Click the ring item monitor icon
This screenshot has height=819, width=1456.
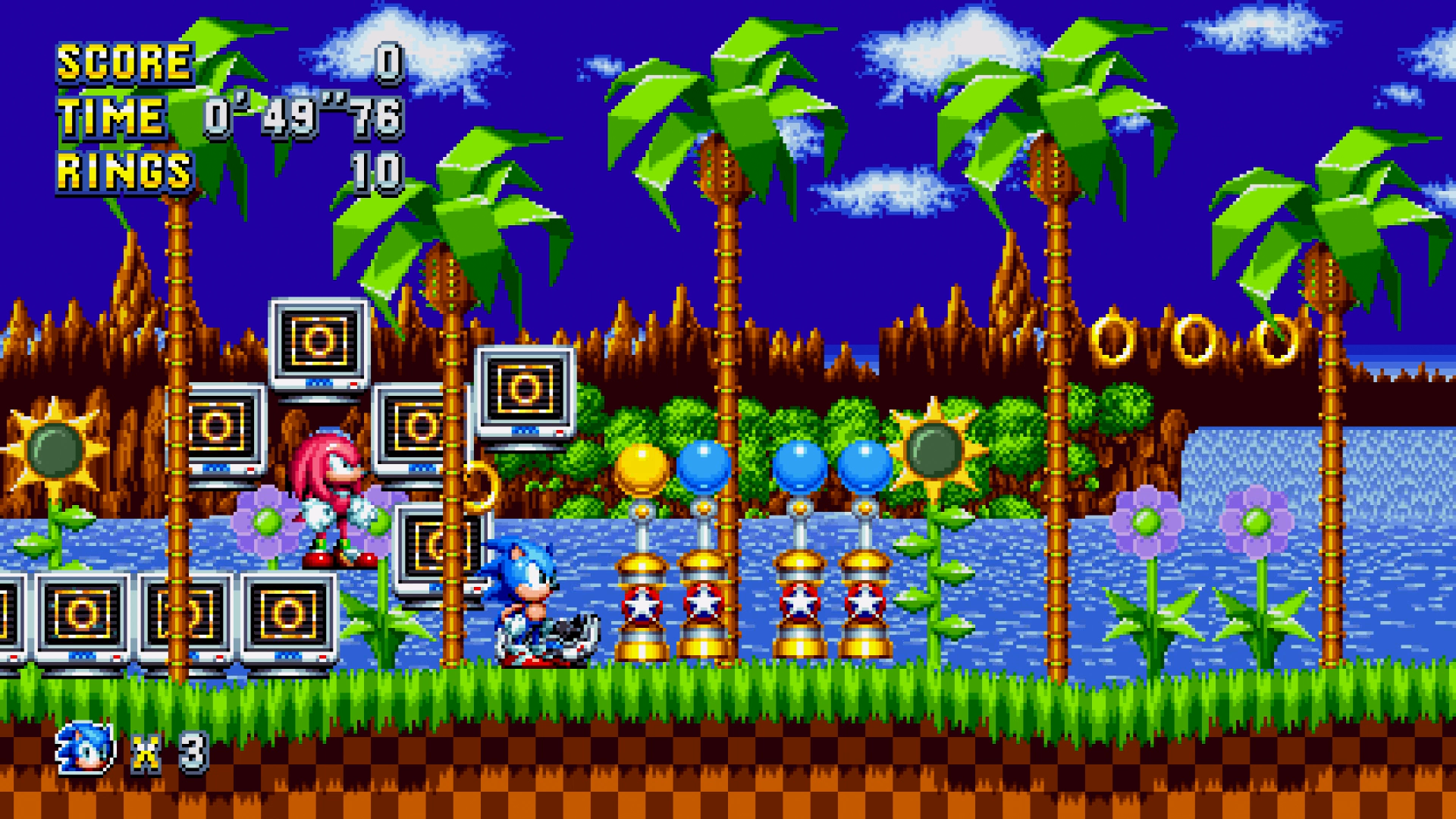point(522,389)
